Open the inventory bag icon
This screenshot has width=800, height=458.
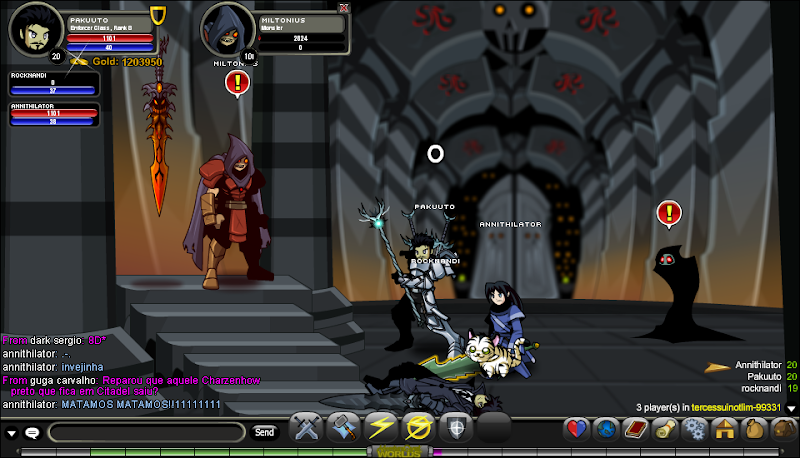click(752, 430)
